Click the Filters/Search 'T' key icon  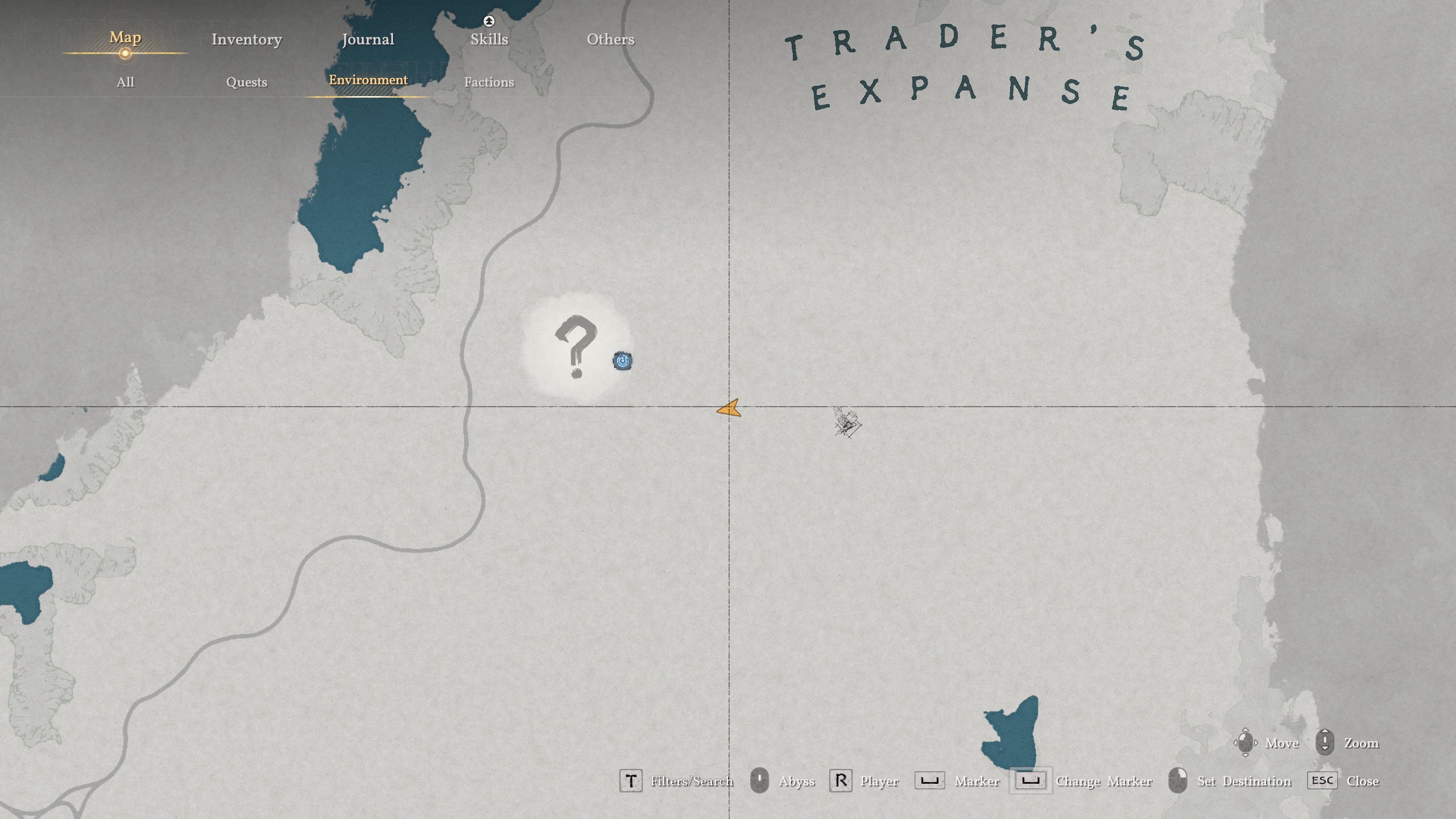click(x=631, y=780)
